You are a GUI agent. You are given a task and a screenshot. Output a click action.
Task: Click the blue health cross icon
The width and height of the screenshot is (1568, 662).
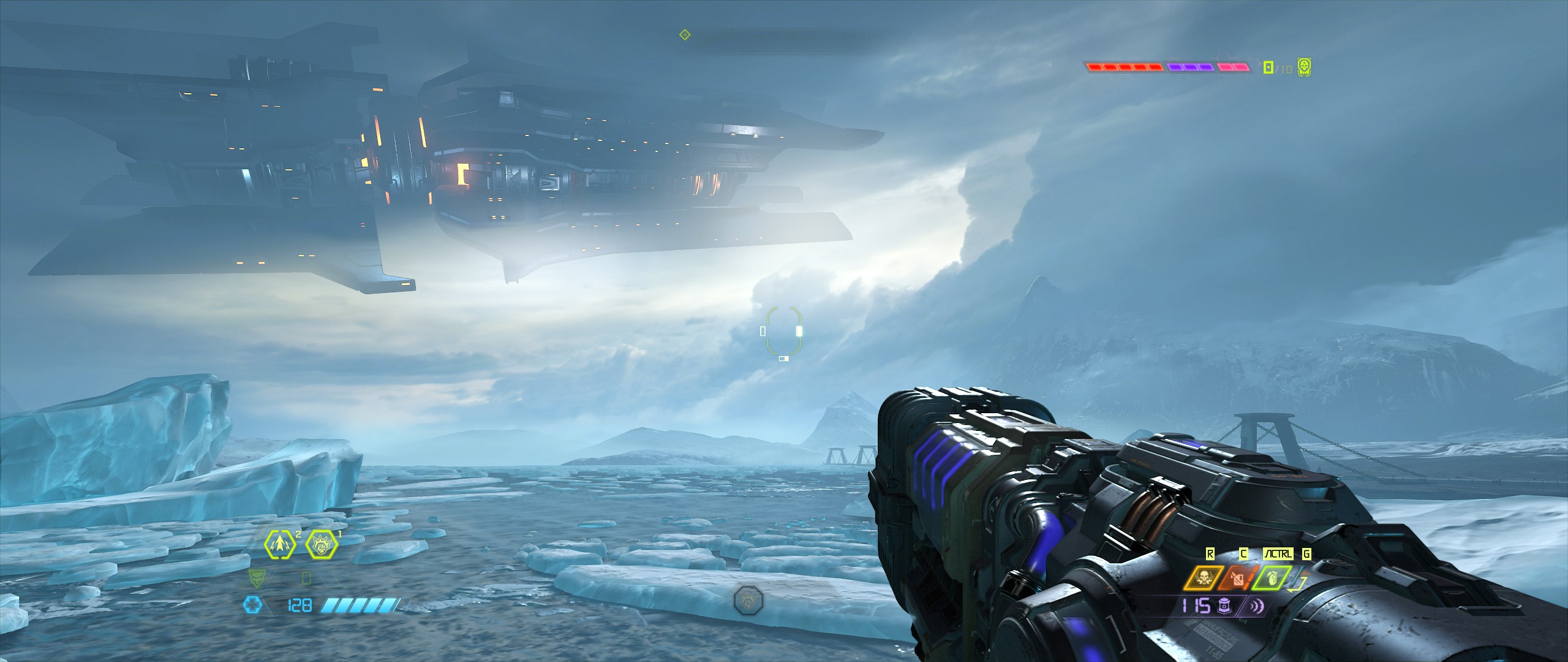coord(251,606)
